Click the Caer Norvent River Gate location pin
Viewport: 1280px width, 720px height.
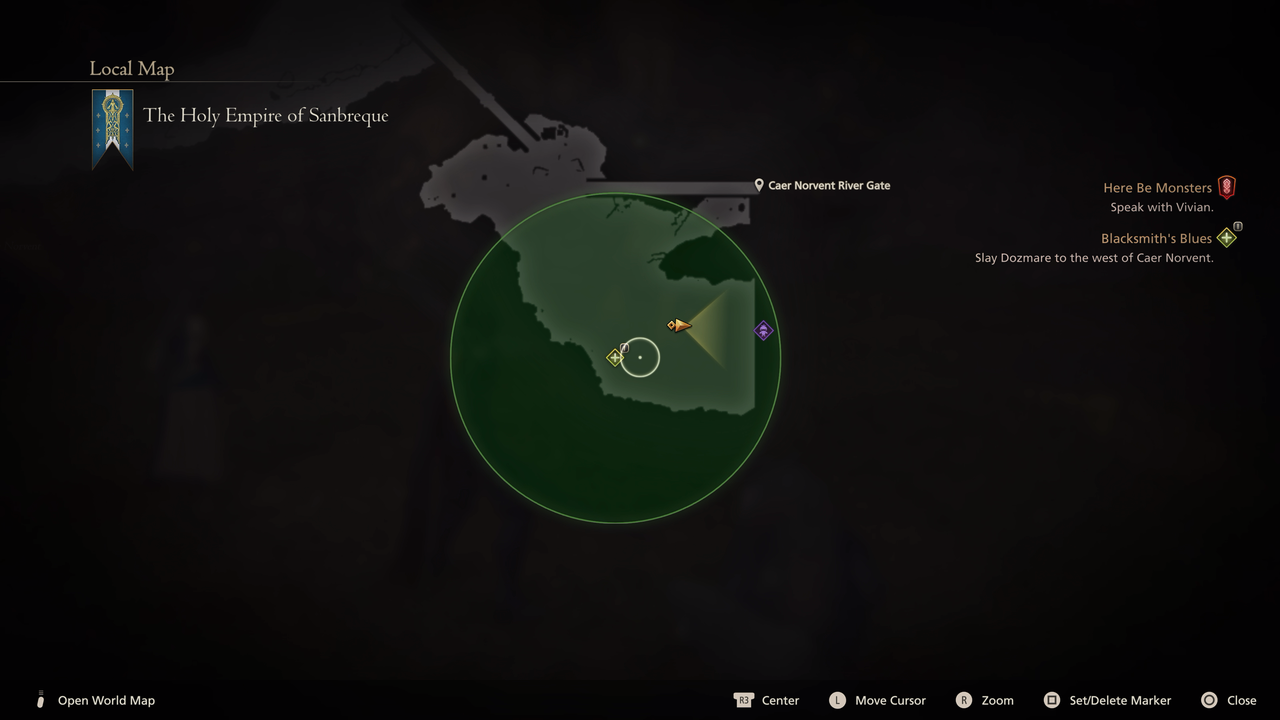click(757, 185)
